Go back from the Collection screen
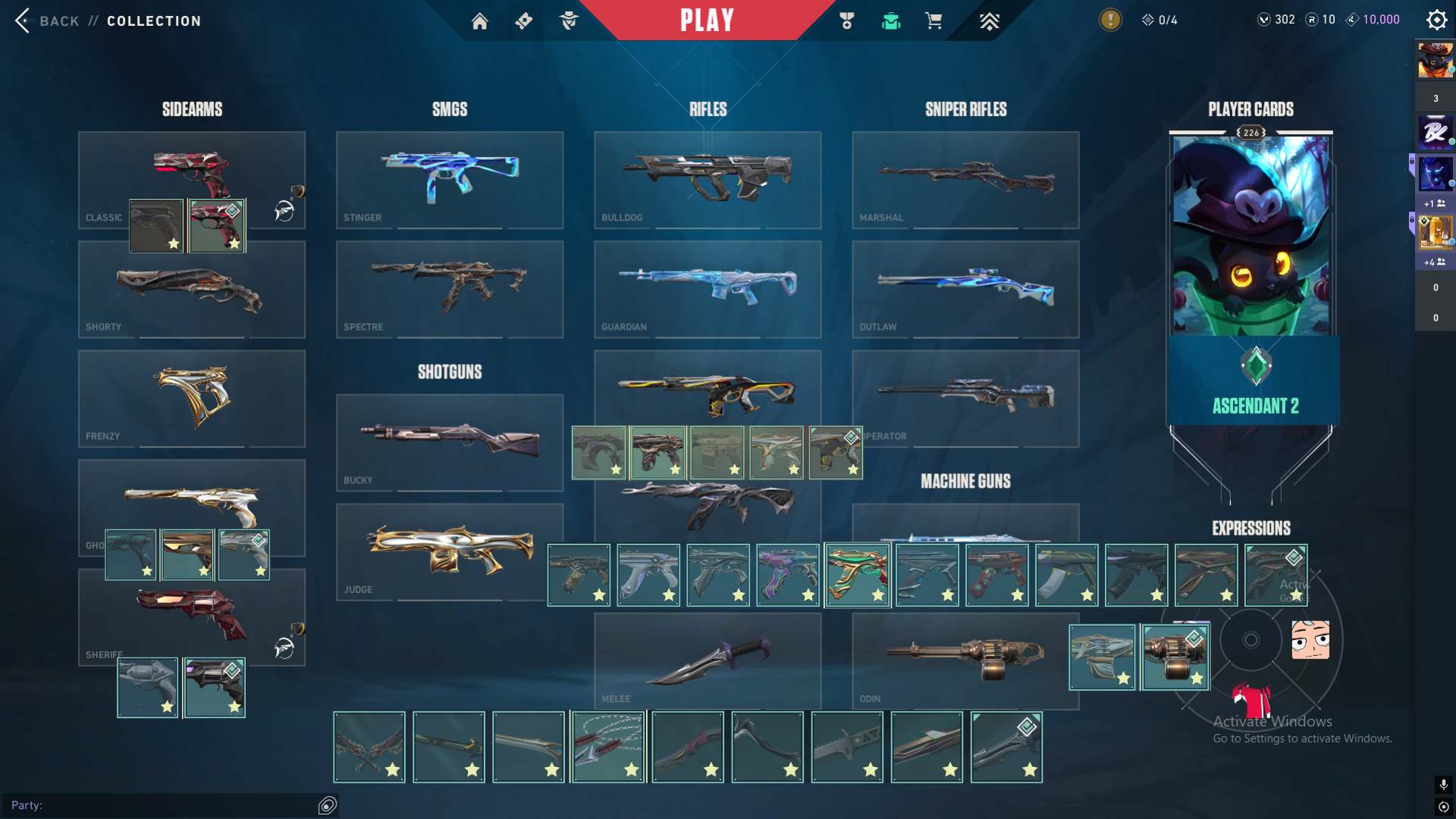 click(47, 21)
